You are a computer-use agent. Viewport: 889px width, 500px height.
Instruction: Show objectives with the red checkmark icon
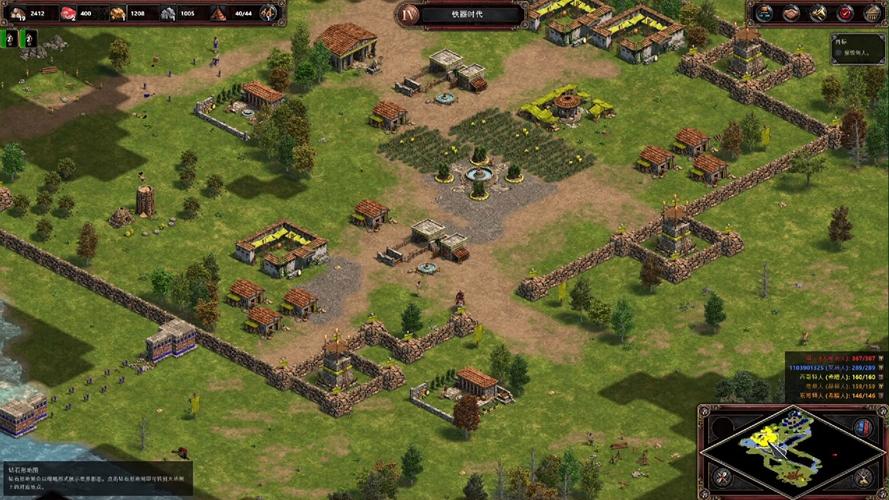(x=845, y=13)
